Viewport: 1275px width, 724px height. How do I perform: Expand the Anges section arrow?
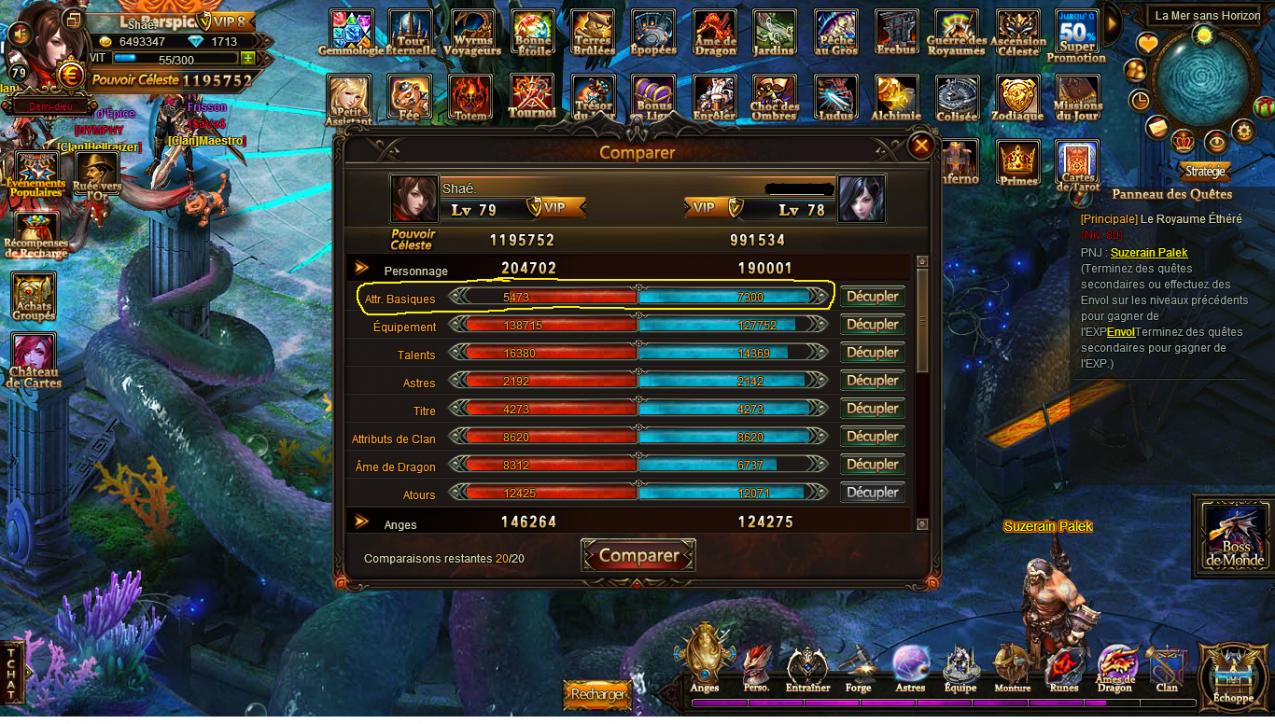(362, 522)
